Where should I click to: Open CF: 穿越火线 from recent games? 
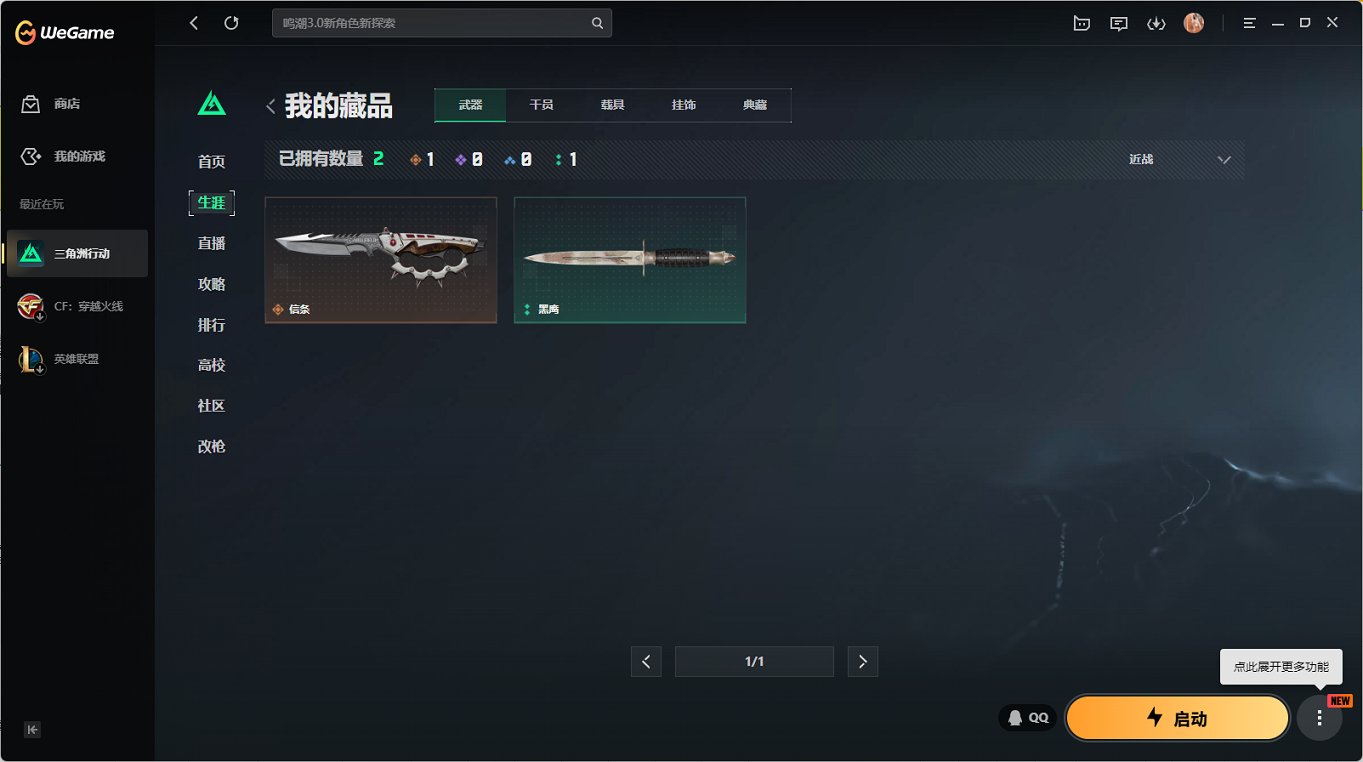[x=76, y=307]
